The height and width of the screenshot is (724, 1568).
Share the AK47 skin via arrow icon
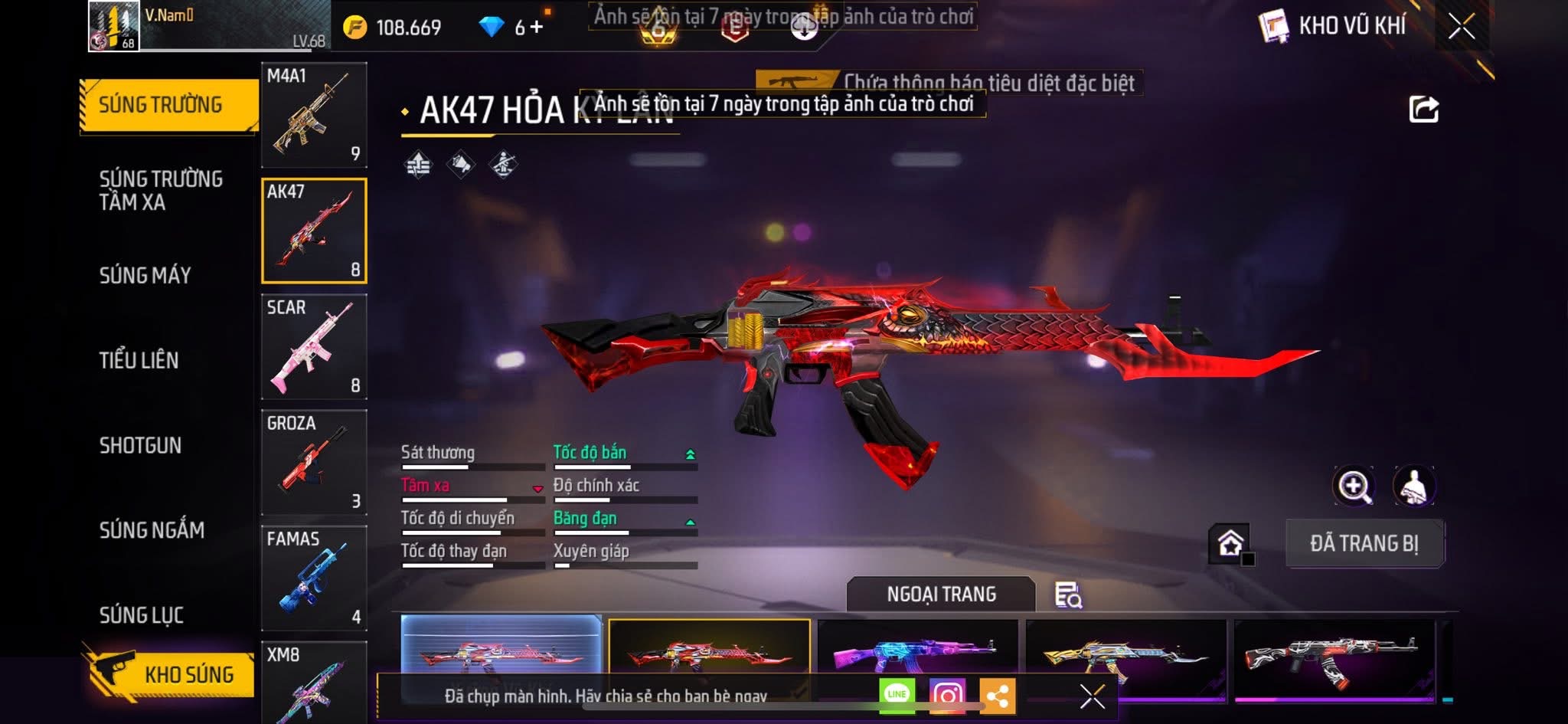coord(1423,110)
